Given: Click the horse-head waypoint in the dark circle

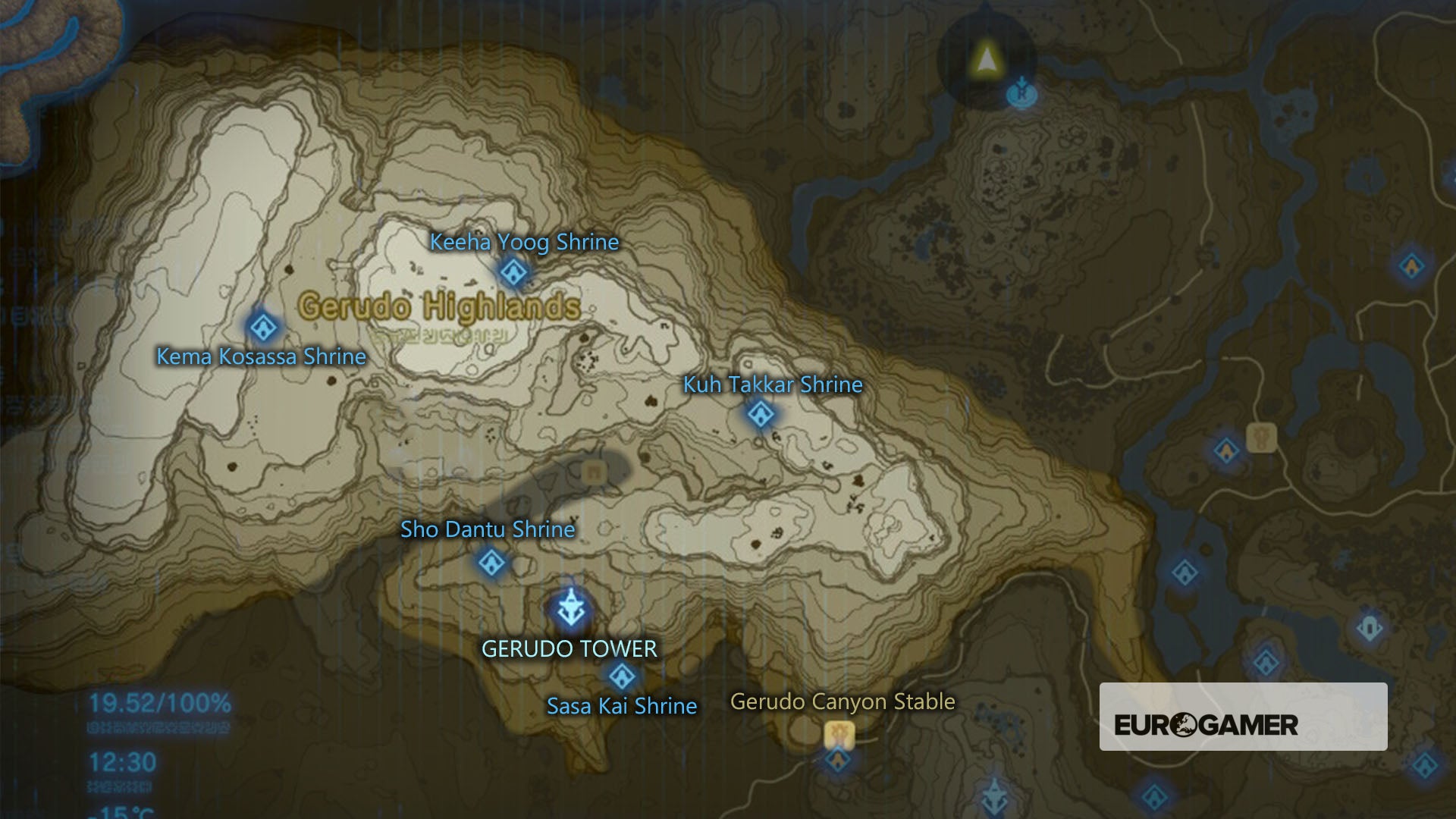Looking at the screenshot, I should (1022, 93).
